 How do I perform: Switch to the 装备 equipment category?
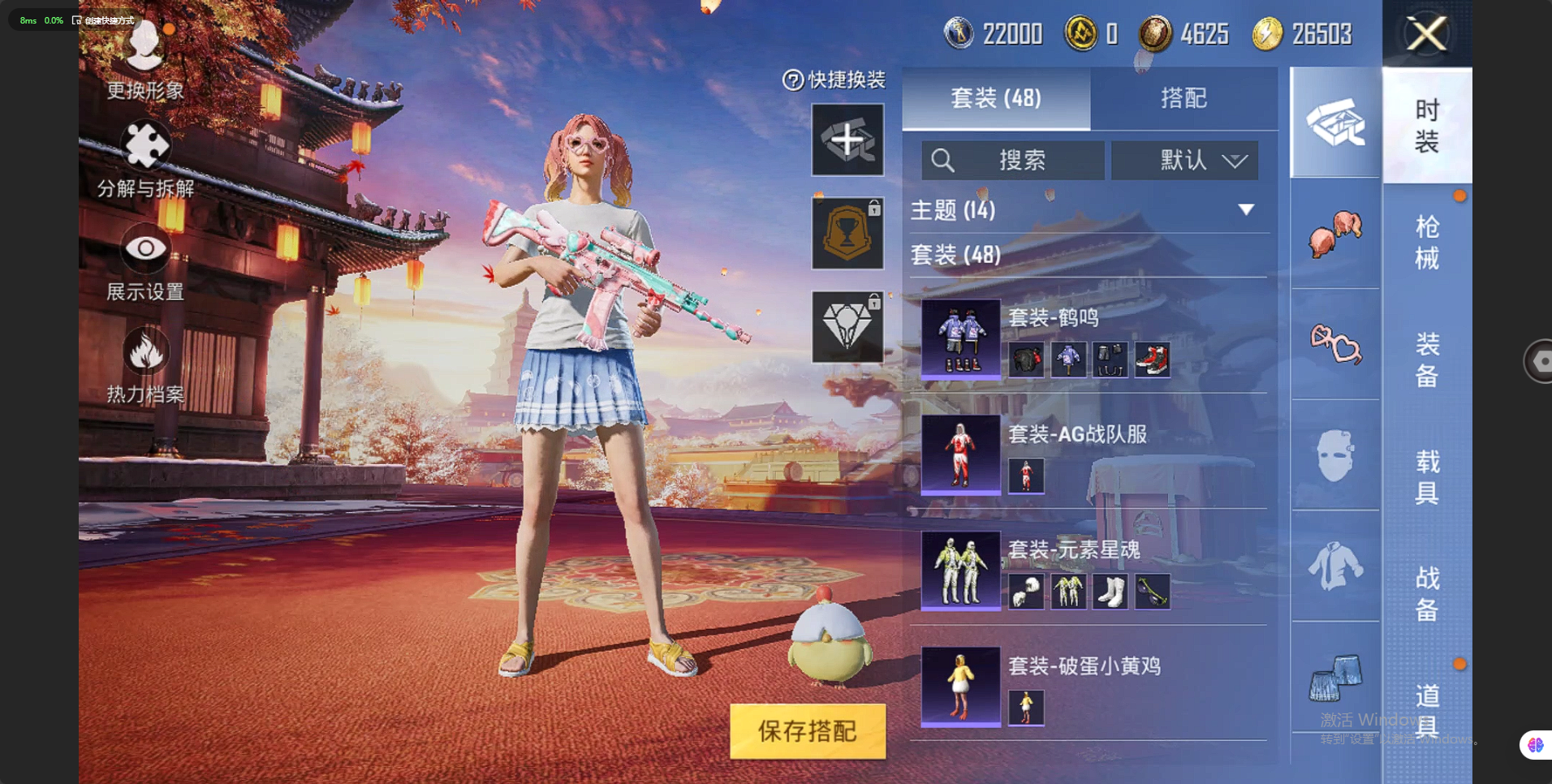click(x=1426, y=360)
